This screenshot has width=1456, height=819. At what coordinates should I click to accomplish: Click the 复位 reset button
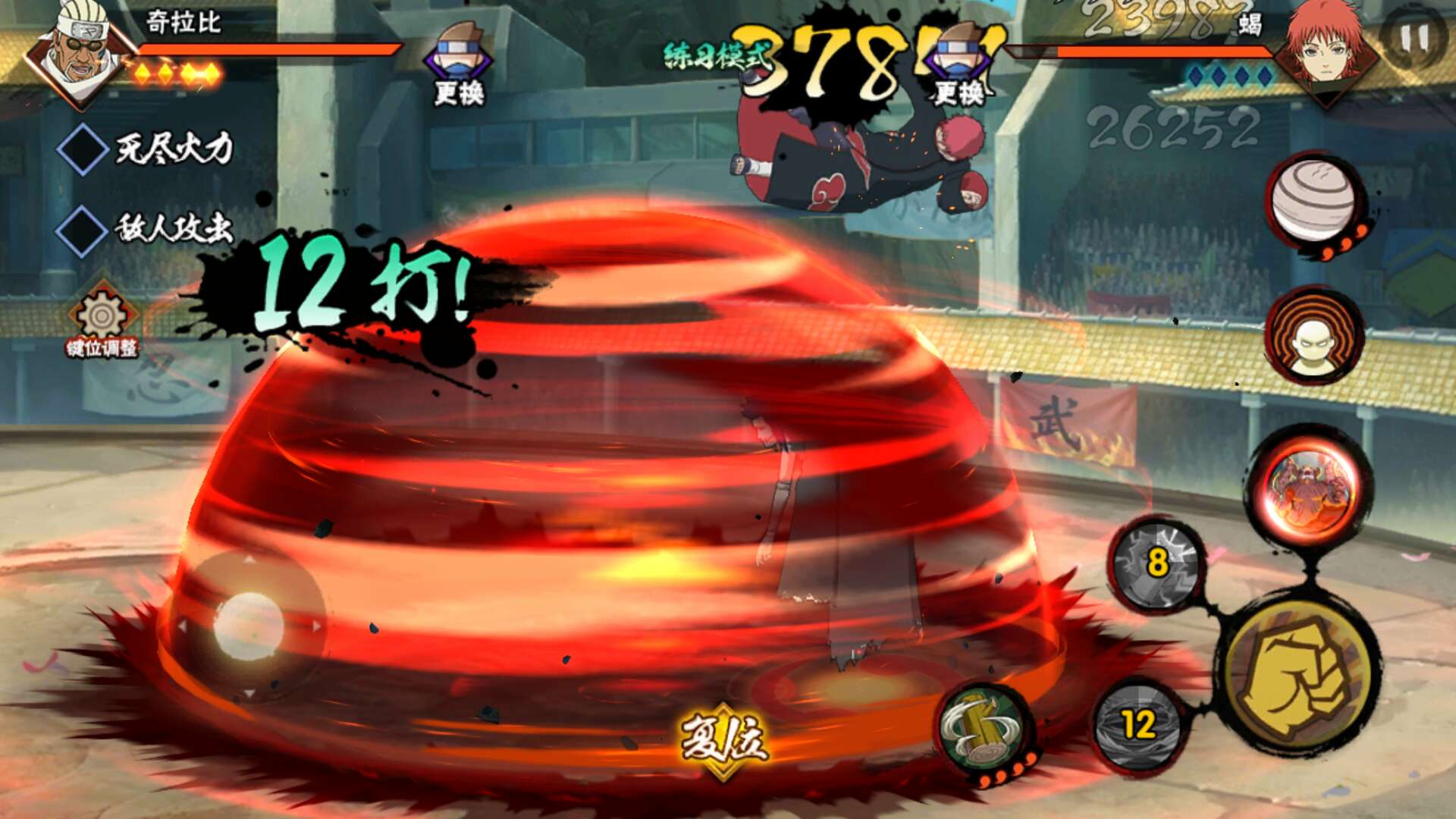pos(723,739)
